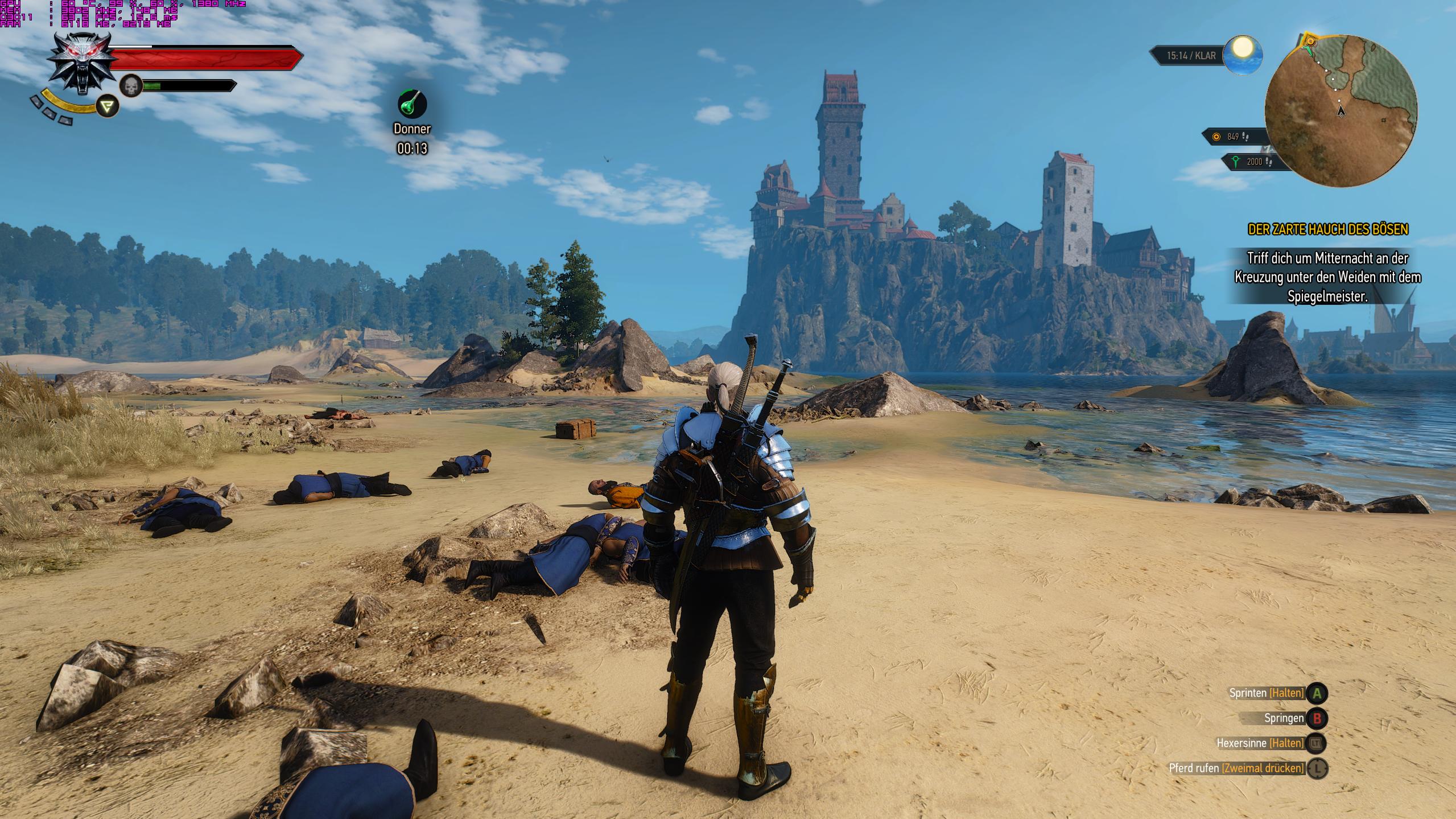Image resolution: width=1456 pixels, height=819 pixels.
Task: Open the circular minimap
Action: click(x=1340, y=111)
